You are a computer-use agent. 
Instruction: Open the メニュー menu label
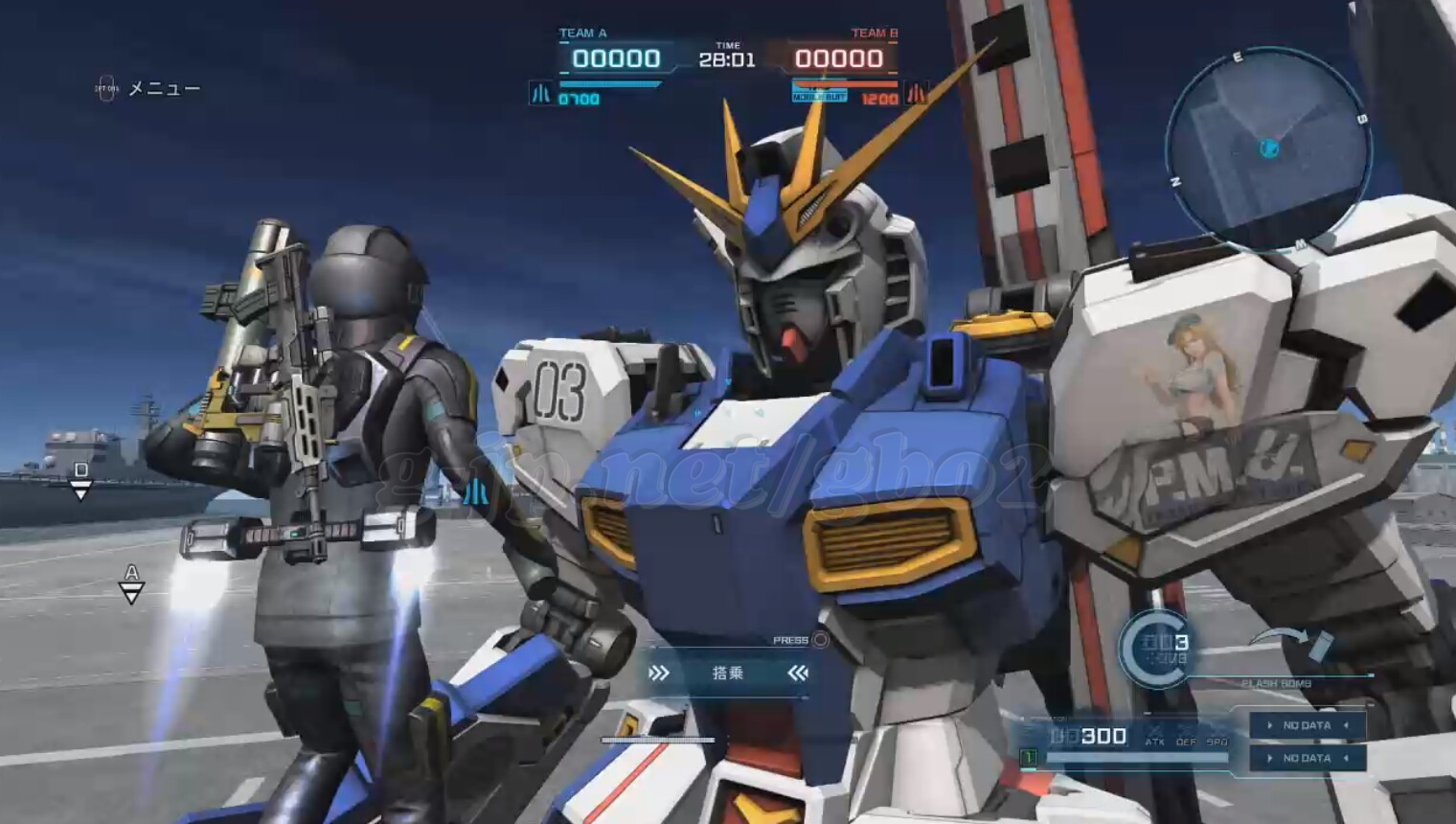tap(164, 89)
